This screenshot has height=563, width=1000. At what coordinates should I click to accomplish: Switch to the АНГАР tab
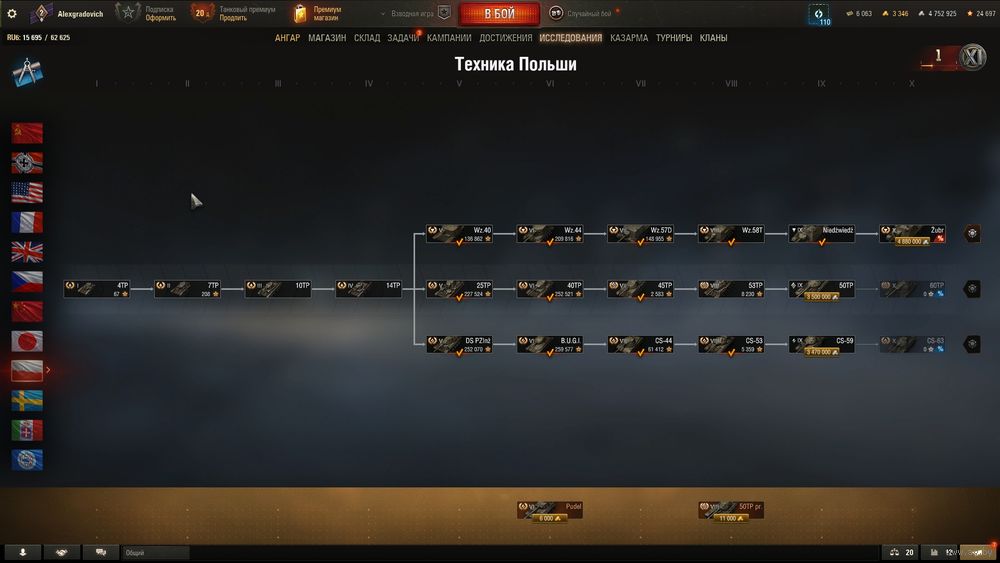pos(287,38)
